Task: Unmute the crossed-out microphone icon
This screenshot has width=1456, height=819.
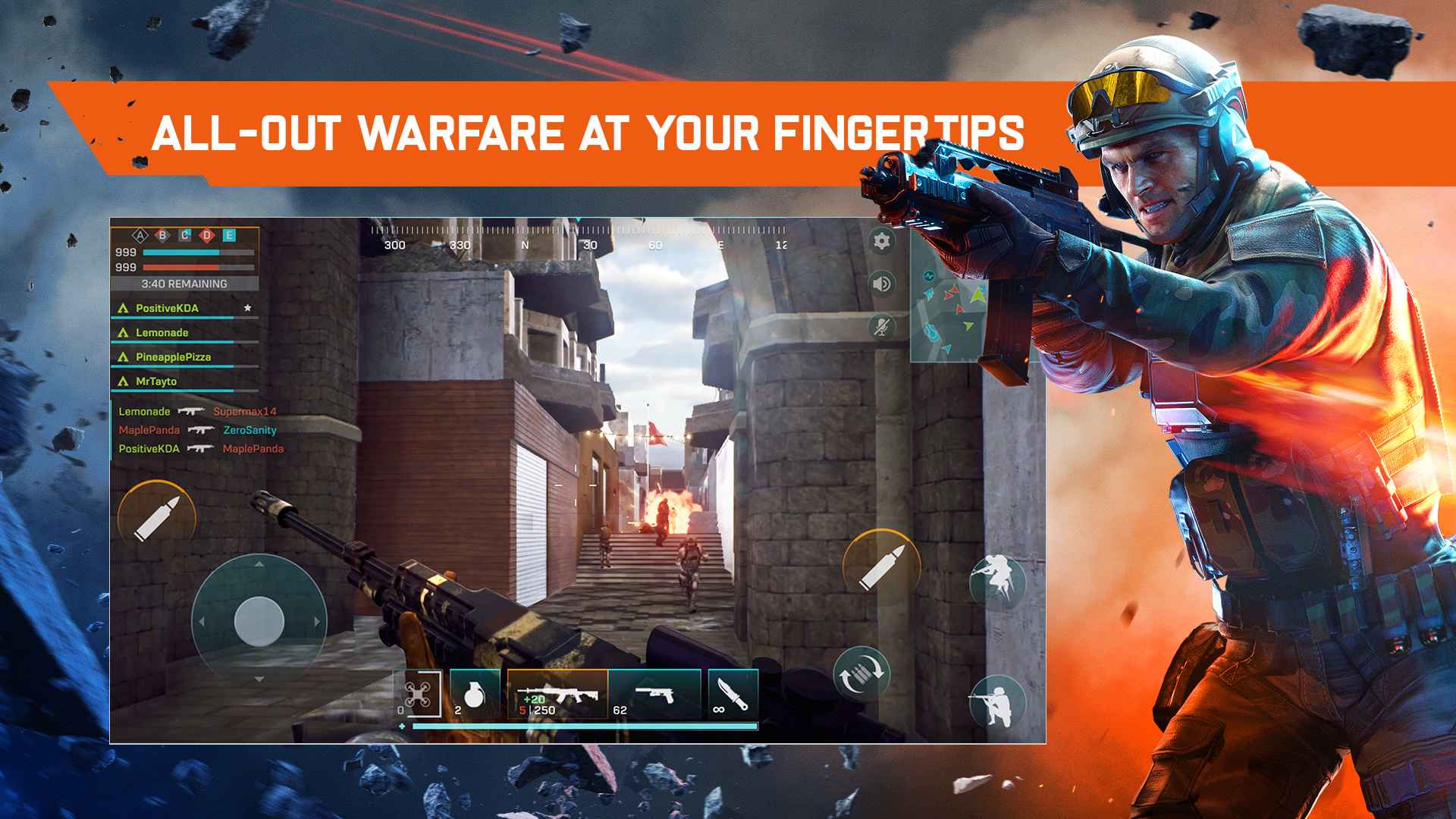Action: click(x=881, y=327)
